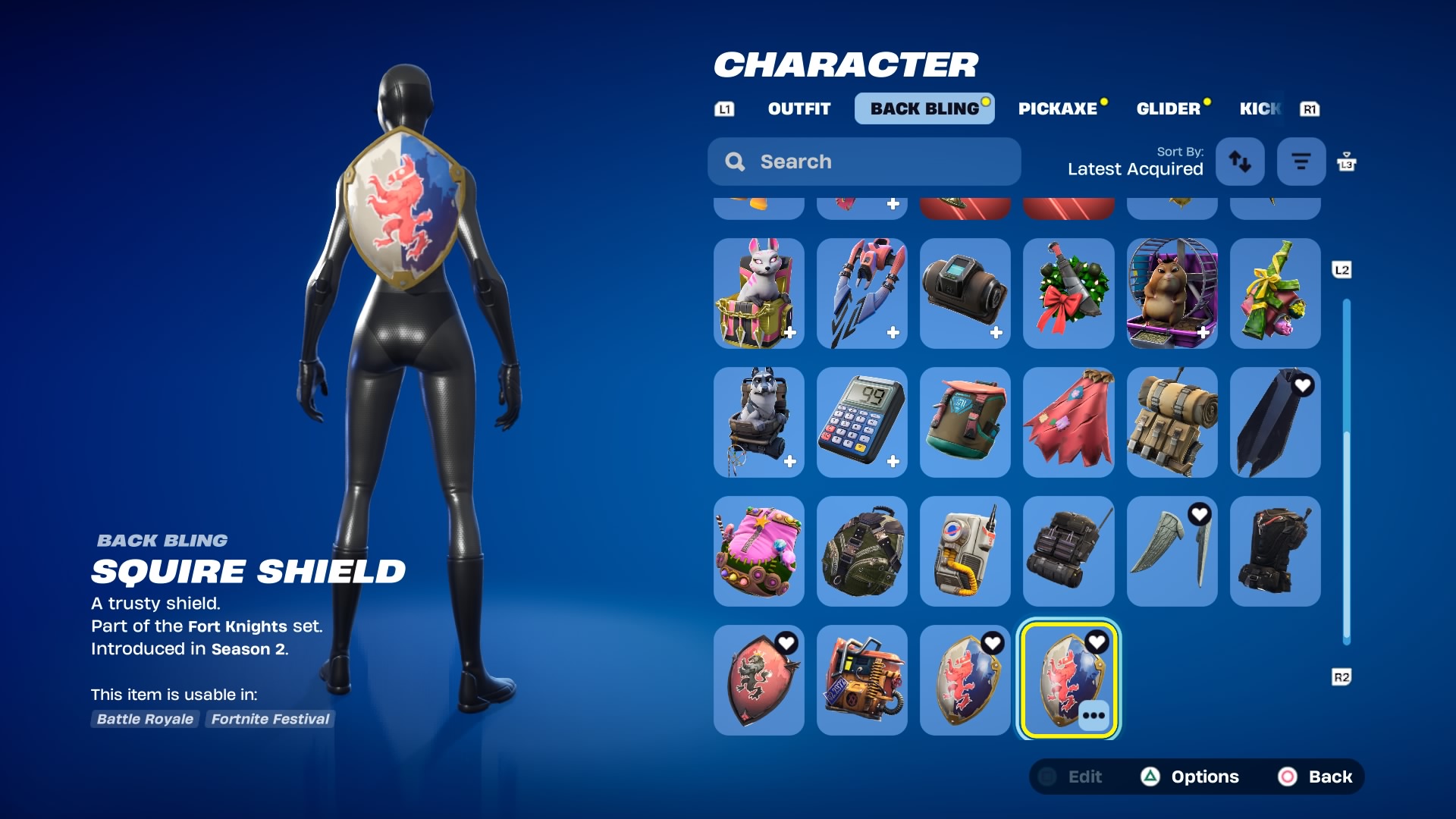Switch to the Outfit tab
Viewport: 1456px width, 819px height.
point(799,108)
